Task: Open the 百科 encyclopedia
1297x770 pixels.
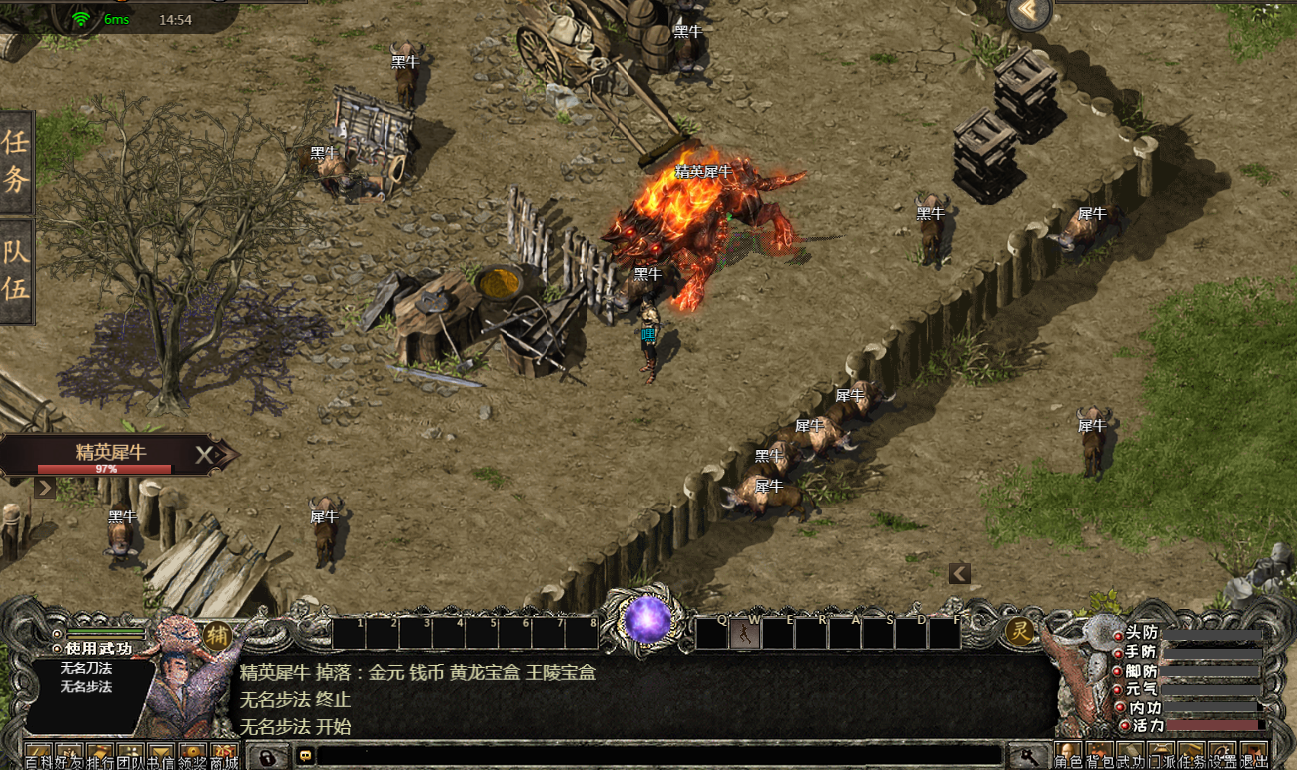Action: point(38,756)
